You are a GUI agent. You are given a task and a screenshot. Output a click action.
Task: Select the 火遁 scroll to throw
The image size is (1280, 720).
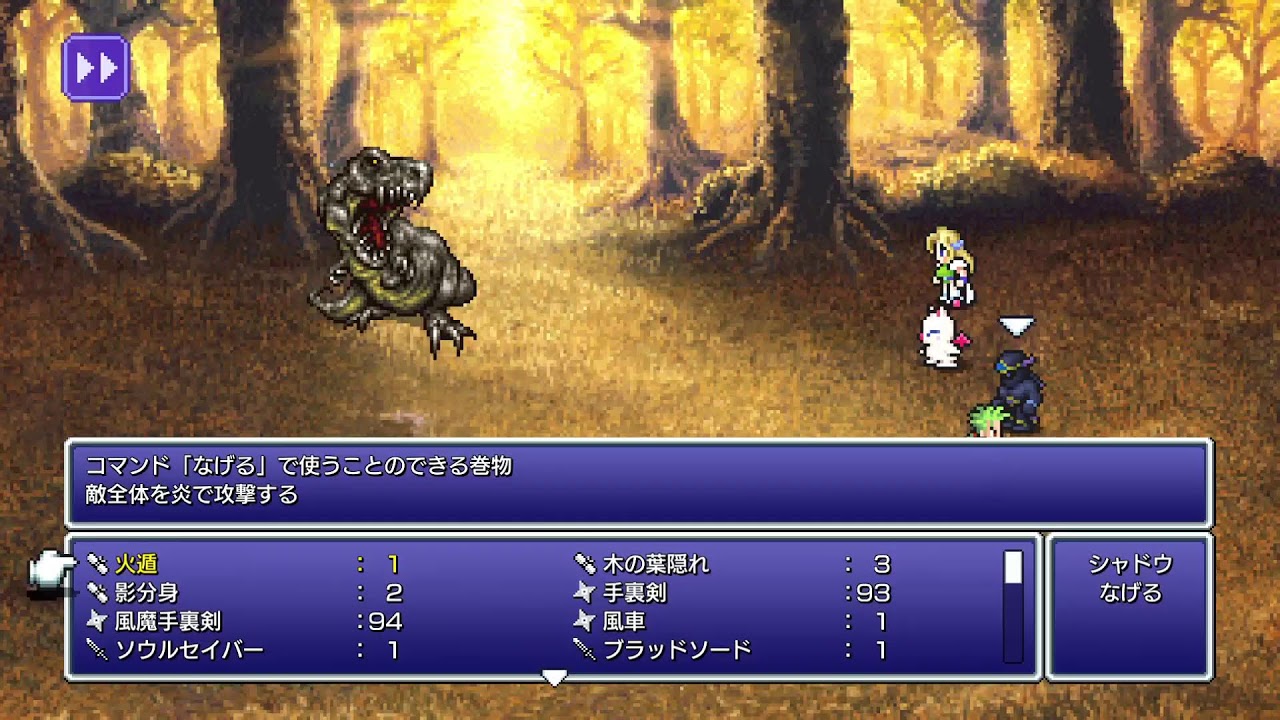coord(136,564)
